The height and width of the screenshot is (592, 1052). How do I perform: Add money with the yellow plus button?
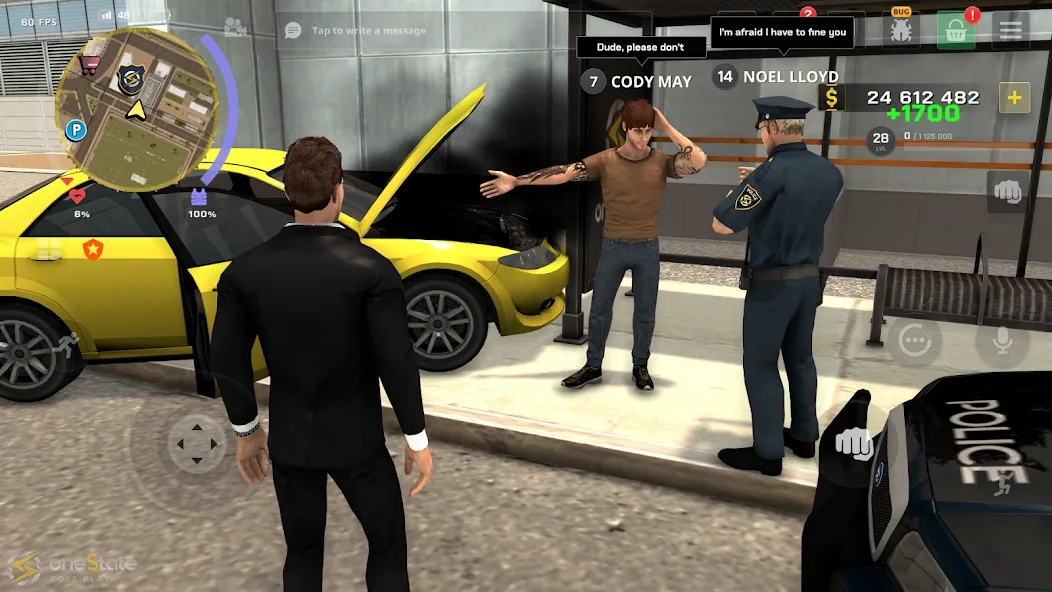pyautogui.click(x=1015, y=97)
